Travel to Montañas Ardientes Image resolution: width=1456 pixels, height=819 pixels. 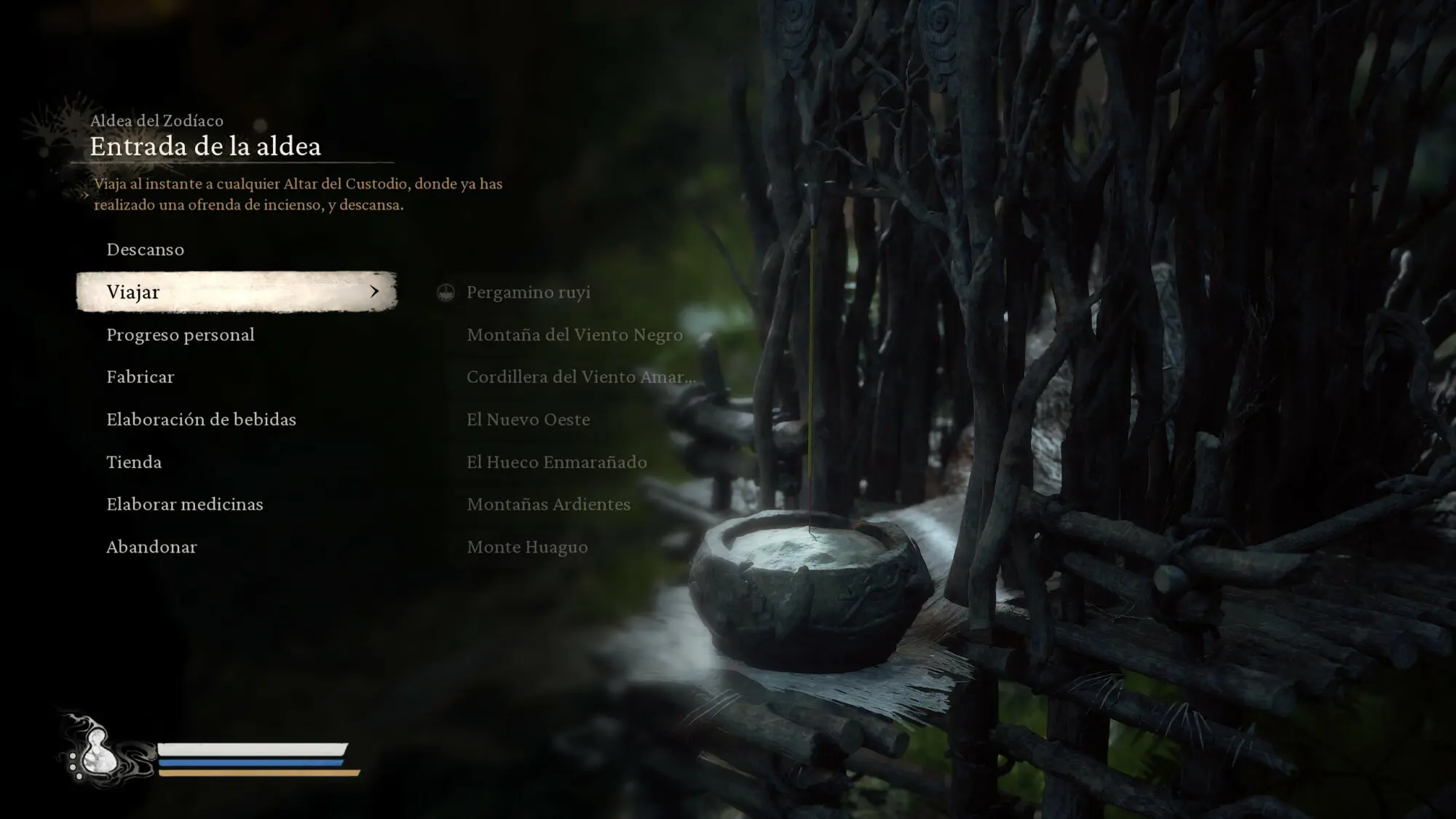548,505
